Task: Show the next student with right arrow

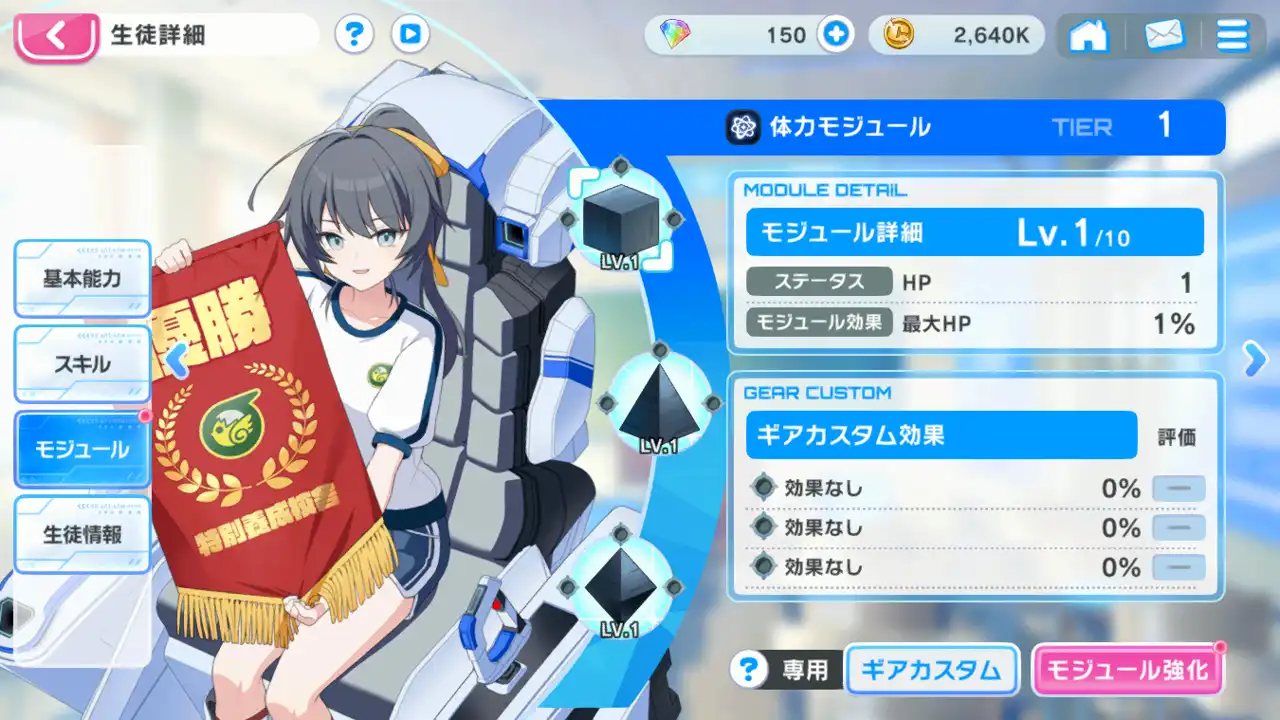Action: tap(1255, 360)
